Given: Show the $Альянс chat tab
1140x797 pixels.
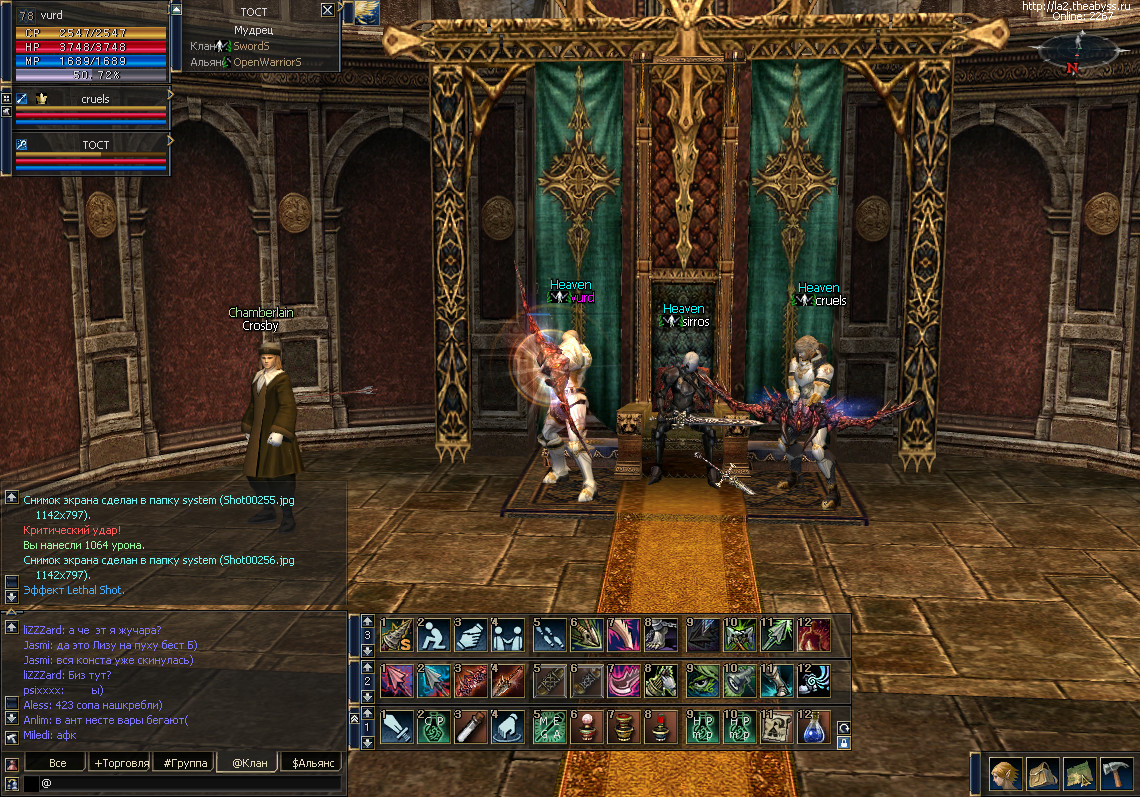Looking at the screenshot, I should (312, 763).
